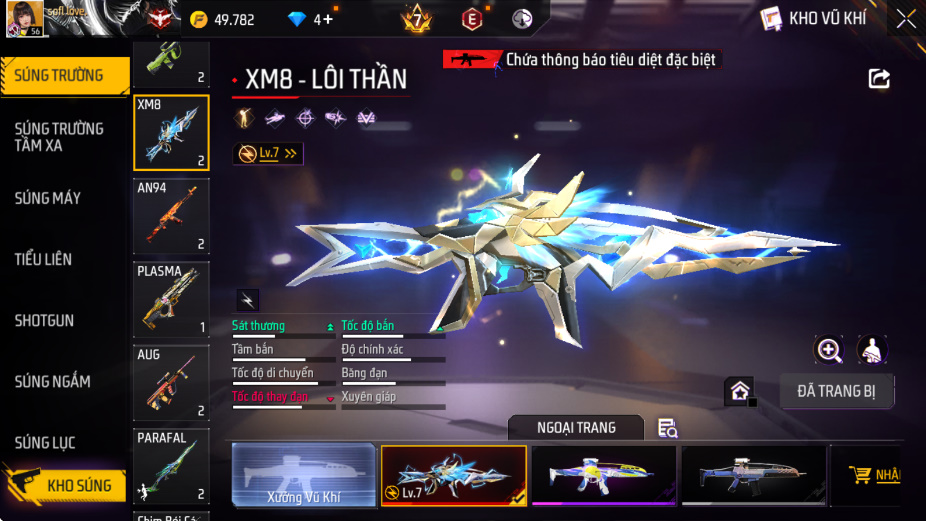
Task: Close the weapon vault screen
Action: [x=905, y=18]
